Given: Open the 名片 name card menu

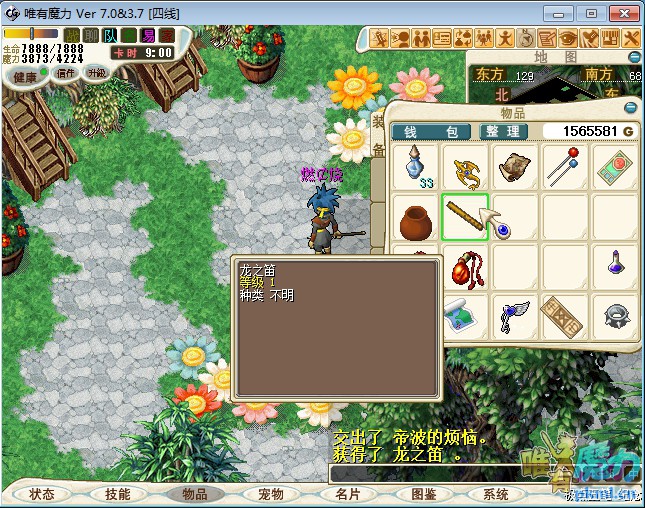Looking at the screenshot, I should pos(346,494).
